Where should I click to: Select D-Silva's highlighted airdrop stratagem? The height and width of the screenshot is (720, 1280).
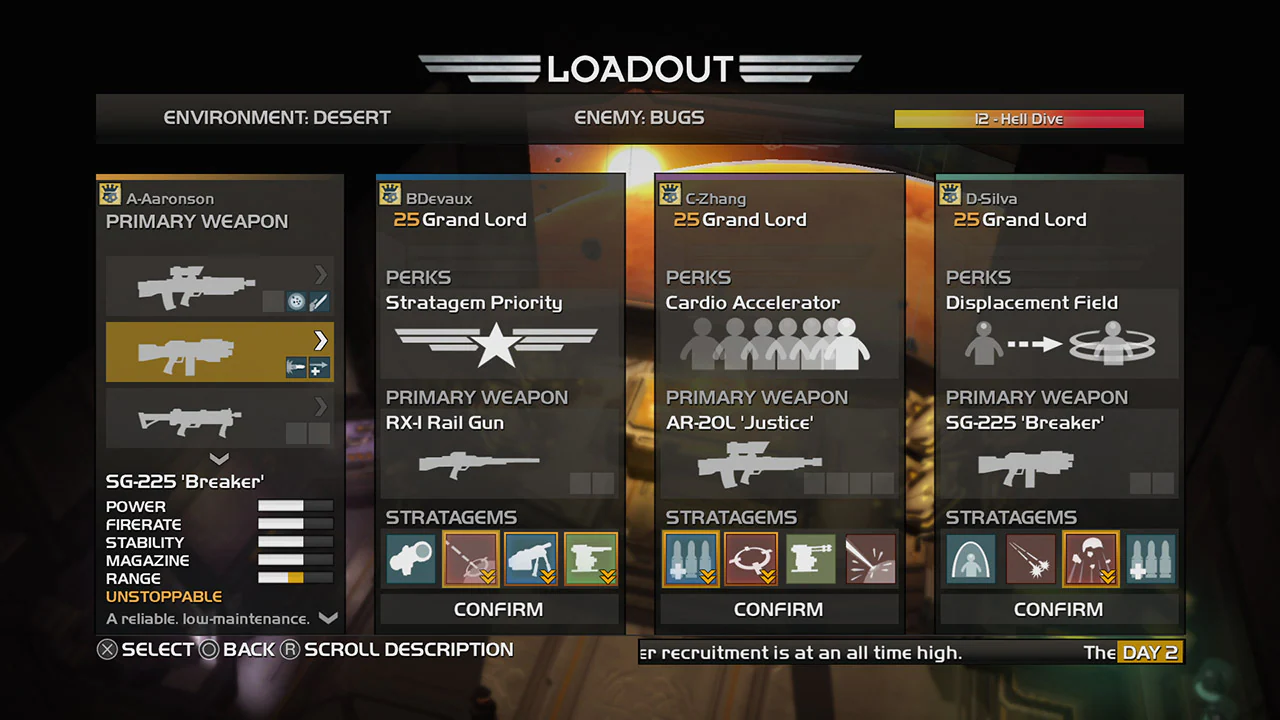point(1089,559)
